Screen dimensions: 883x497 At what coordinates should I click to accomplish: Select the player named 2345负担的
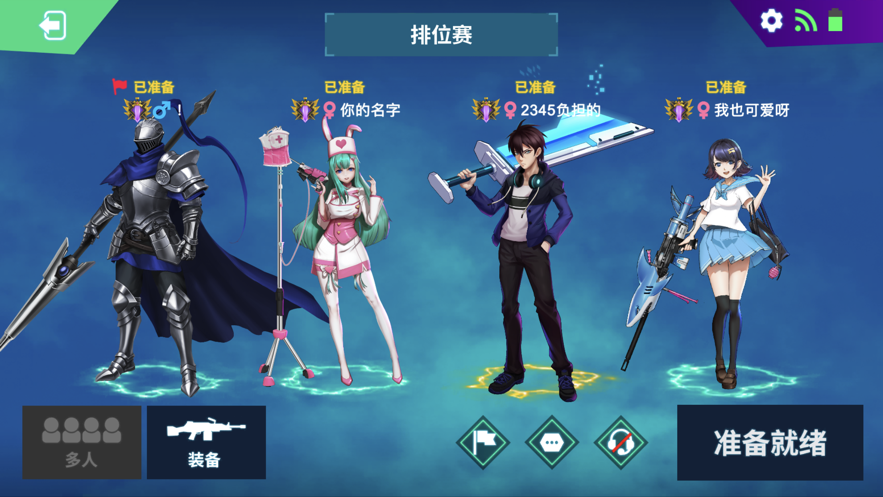560,110
